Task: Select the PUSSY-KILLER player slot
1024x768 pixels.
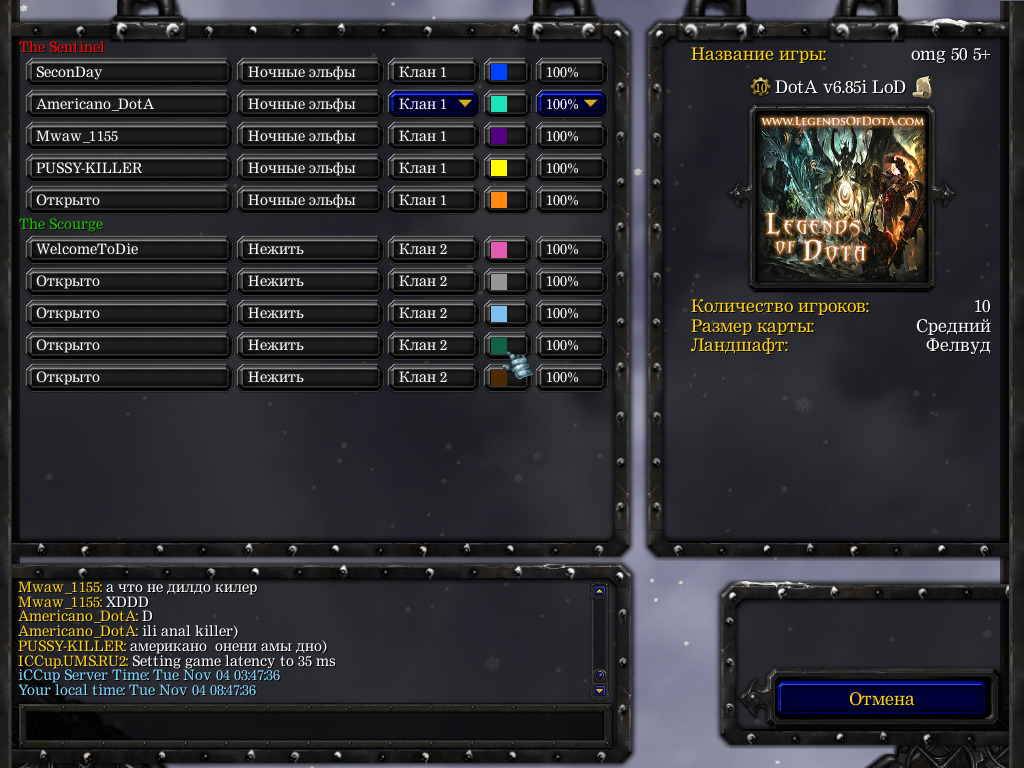Action: coord(128,168)
